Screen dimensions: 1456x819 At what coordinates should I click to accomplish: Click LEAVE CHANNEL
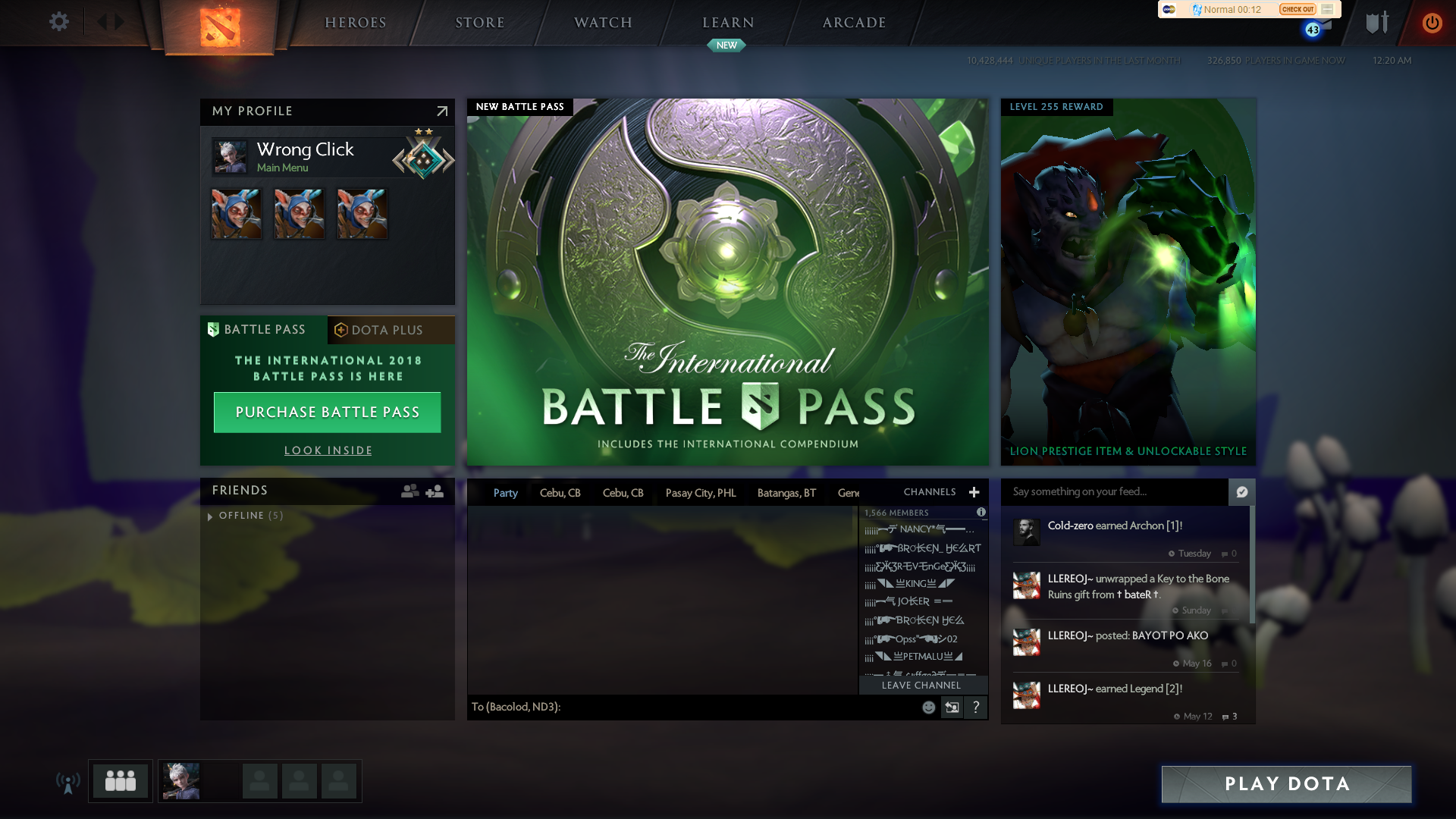click(921, 685)
